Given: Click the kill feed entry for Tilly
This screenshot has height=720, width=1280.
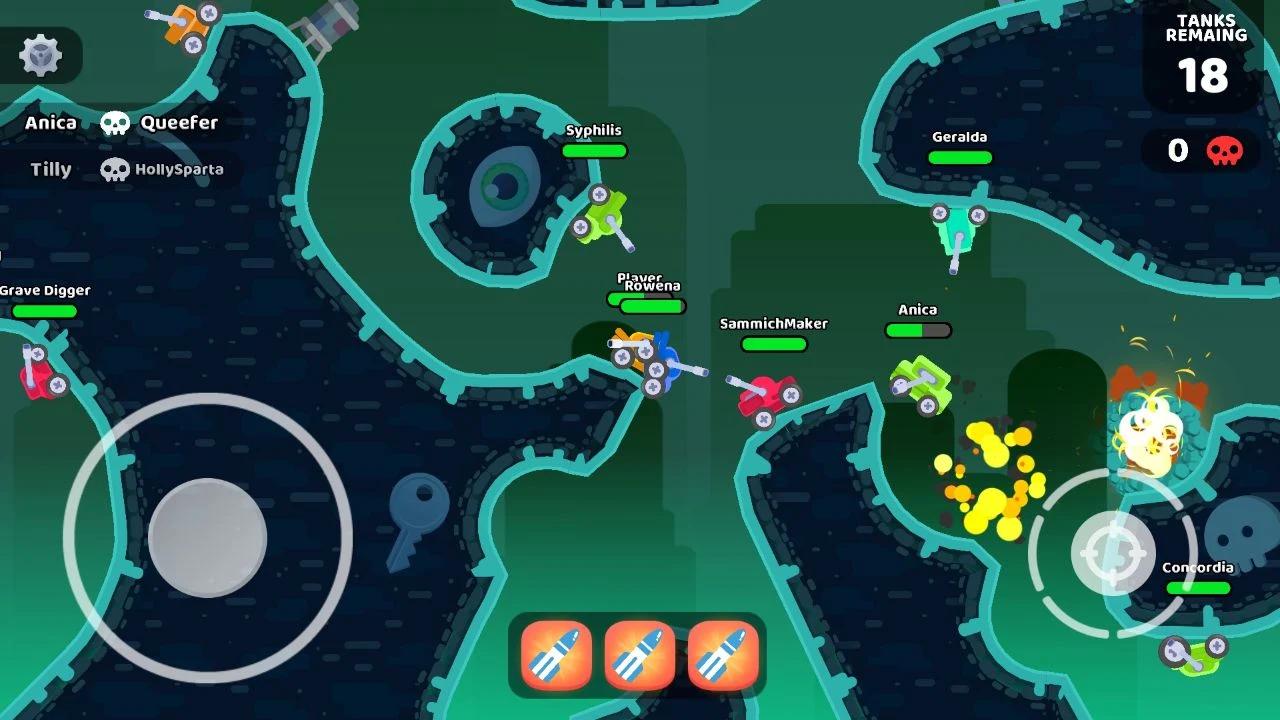Looking at the screenshot, I should (48, 170).
